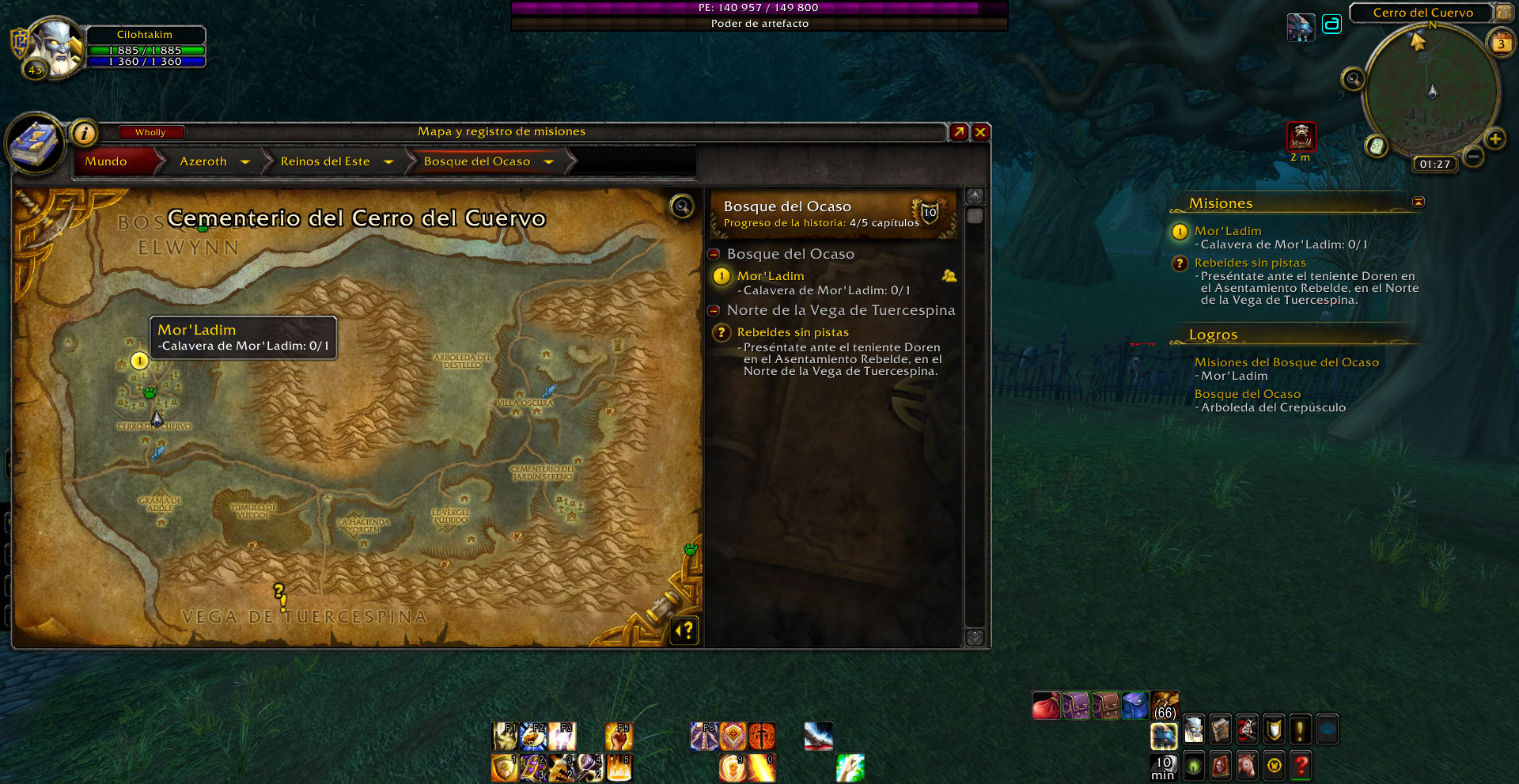The image size is (1519, 784).
Task: Click the yellow Mor'Ladim quest marker on map
Action: [139, 362]
